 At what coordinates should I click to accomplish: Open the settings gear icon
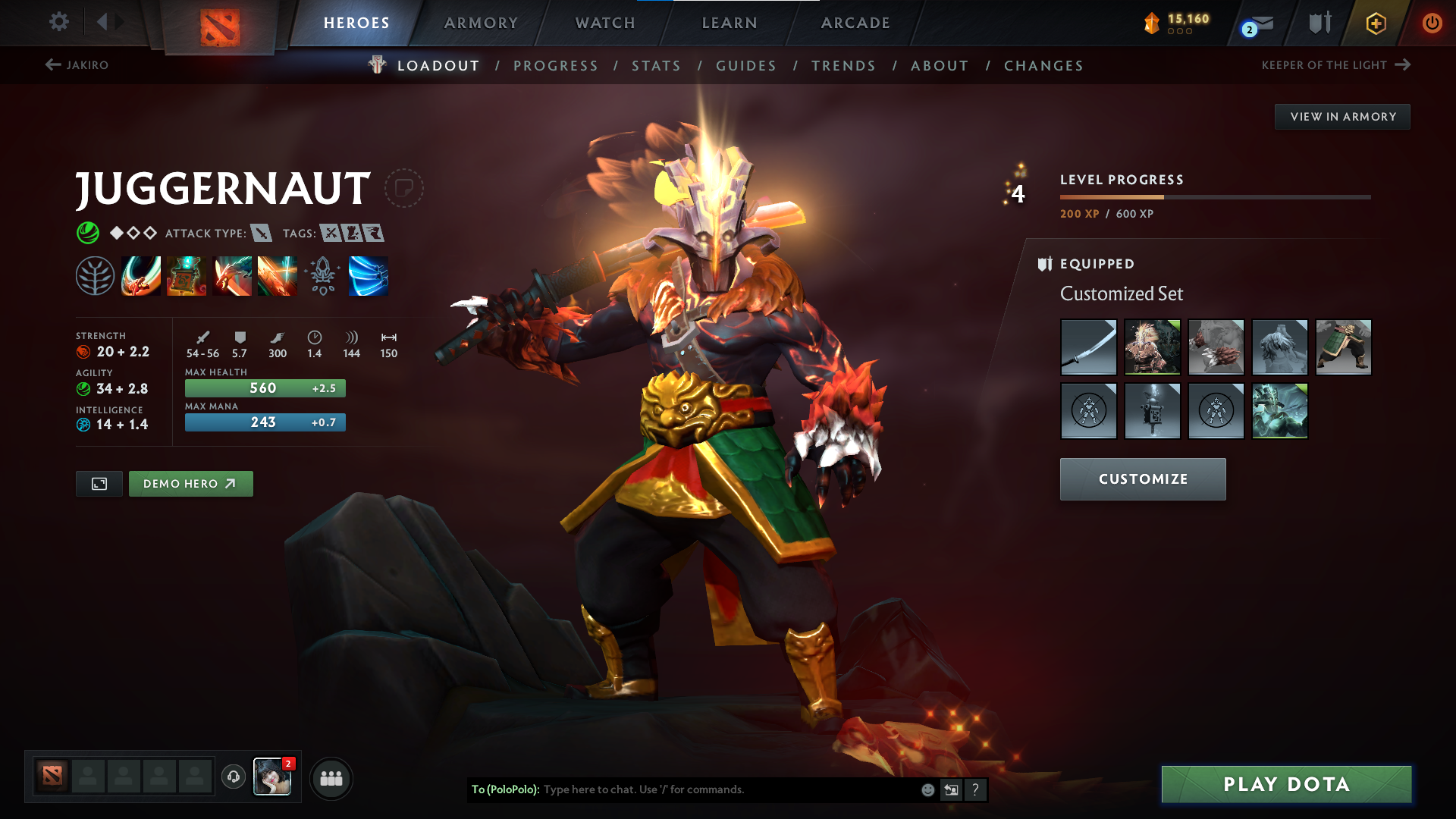click(58, 23)
